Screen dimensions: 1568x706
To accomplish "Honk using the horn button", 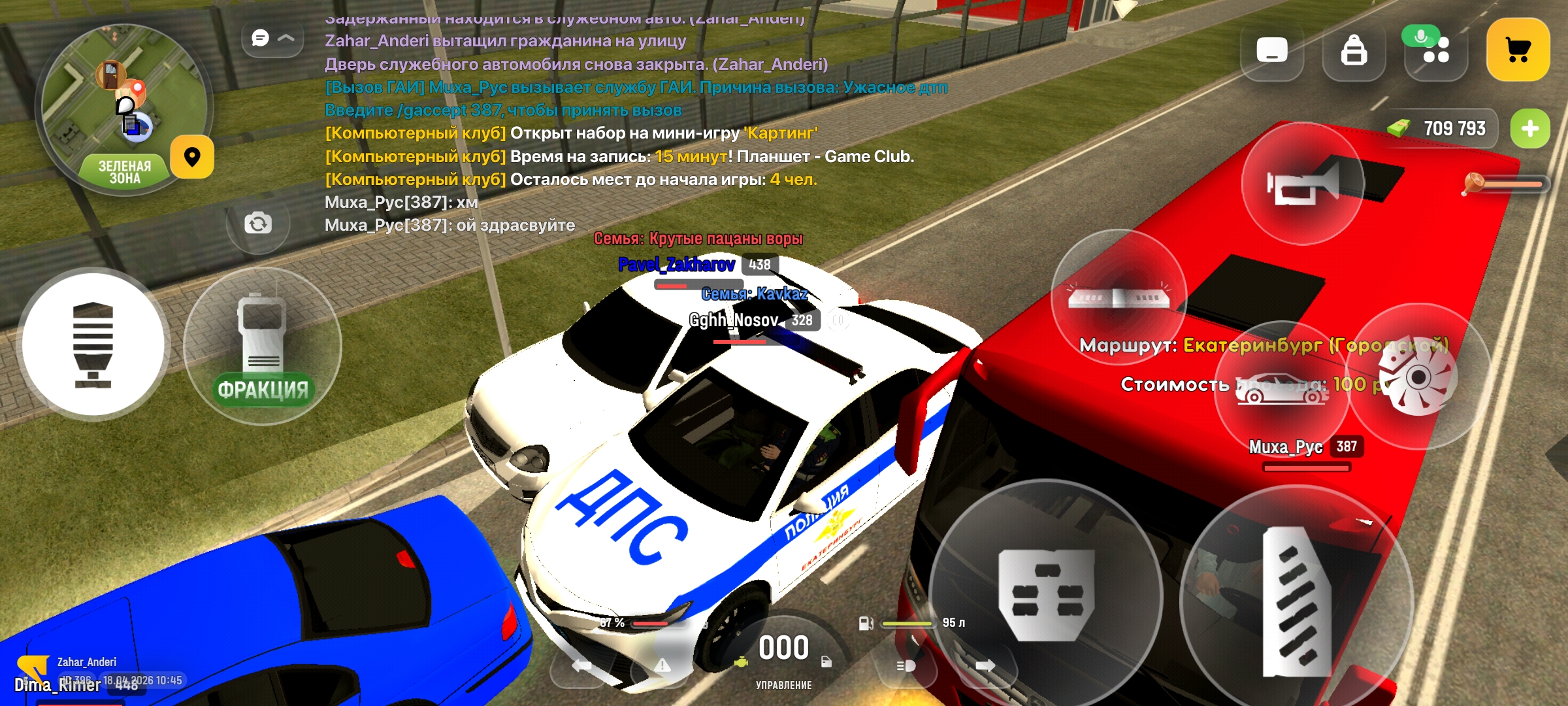I will (1303, 184).
